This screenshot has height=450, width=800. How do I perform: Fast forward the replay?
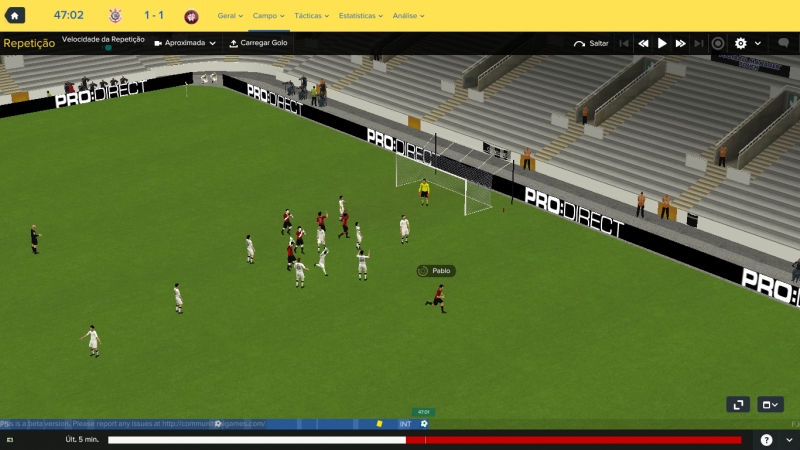(x=681, y=44)
